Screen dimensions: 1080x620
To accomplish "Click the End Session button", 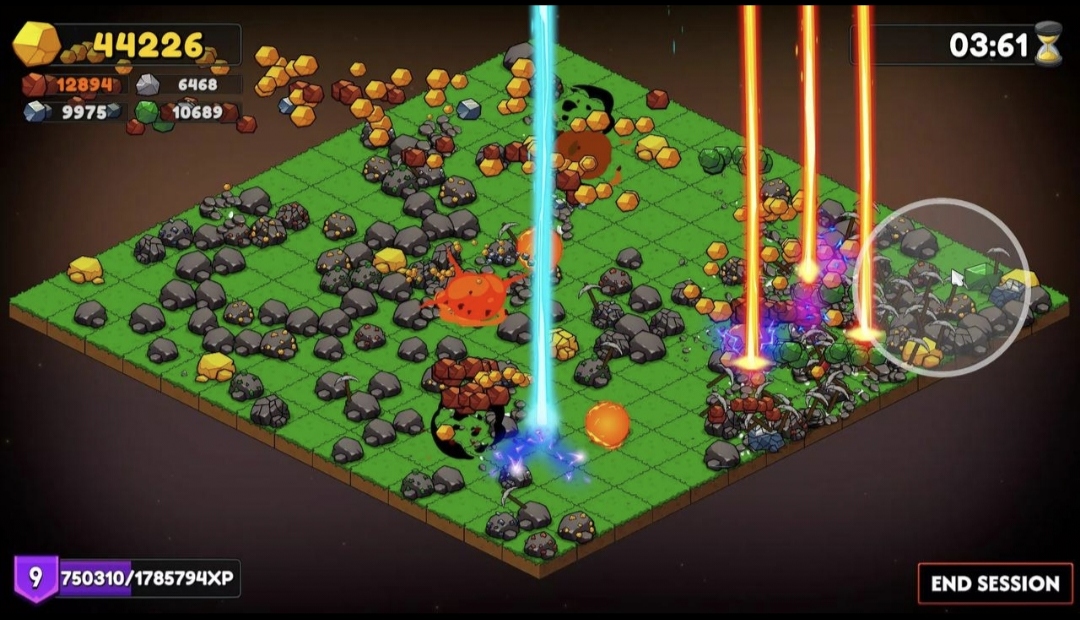I will 994,583.
